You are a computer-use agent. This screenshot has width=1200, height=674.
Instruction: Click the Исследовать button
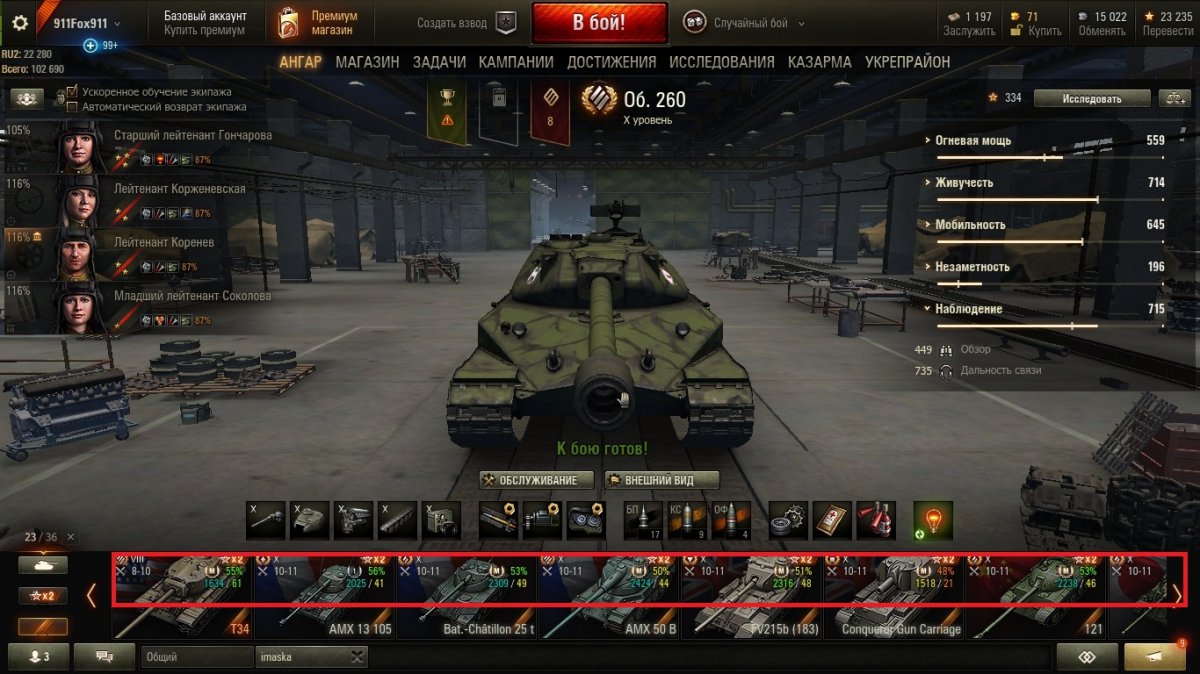1091,98
